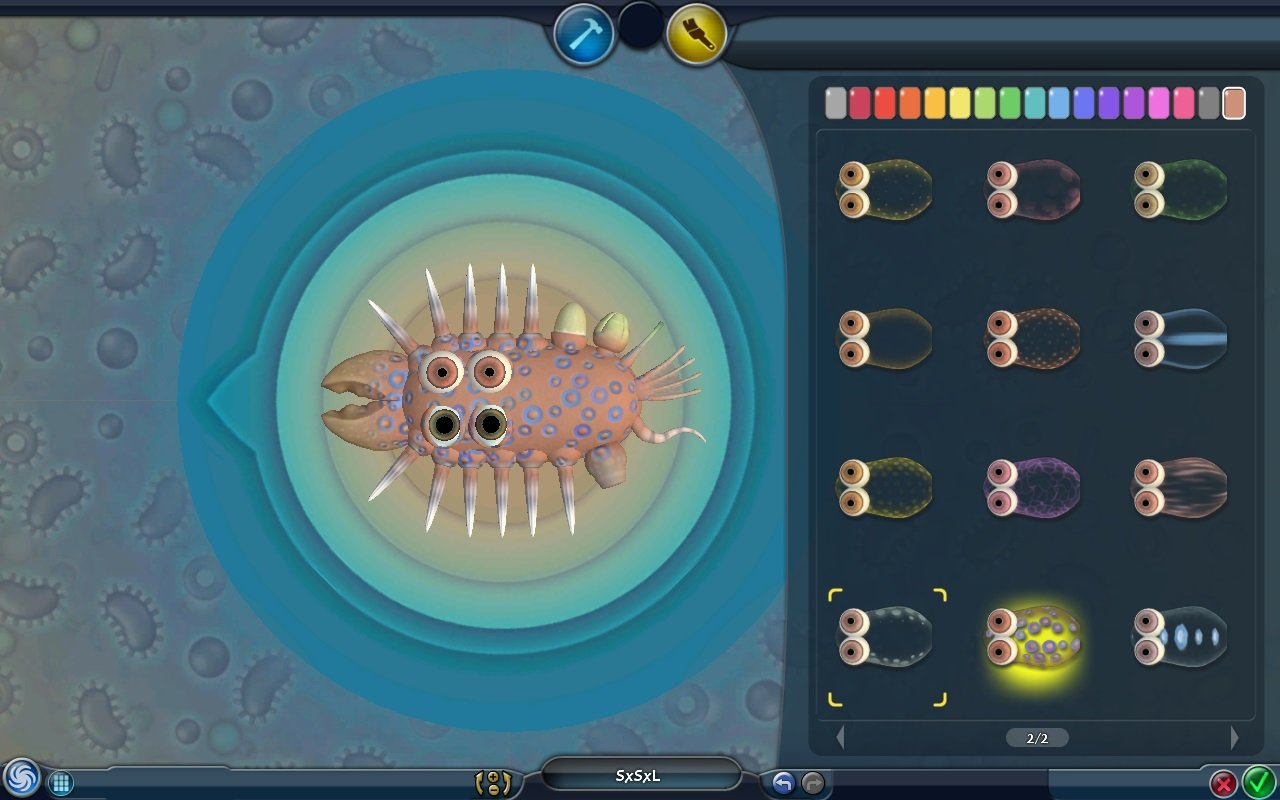Screen dimensions: 1280x800
Task: Switch to Build mode with the hammer icon
Action: [x=585, y=29]
